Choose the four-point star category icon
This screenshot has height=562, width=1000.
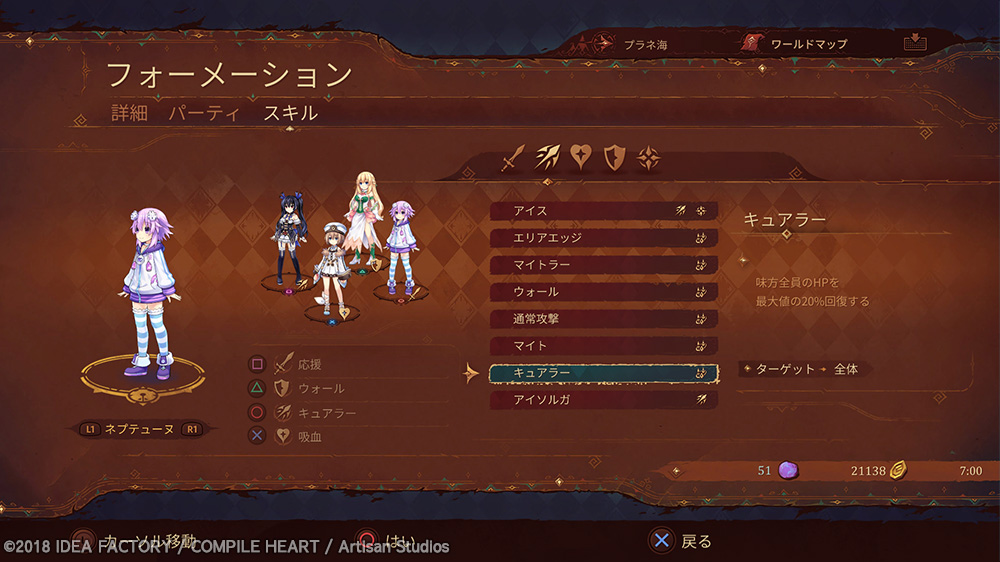tap(649, 158)
